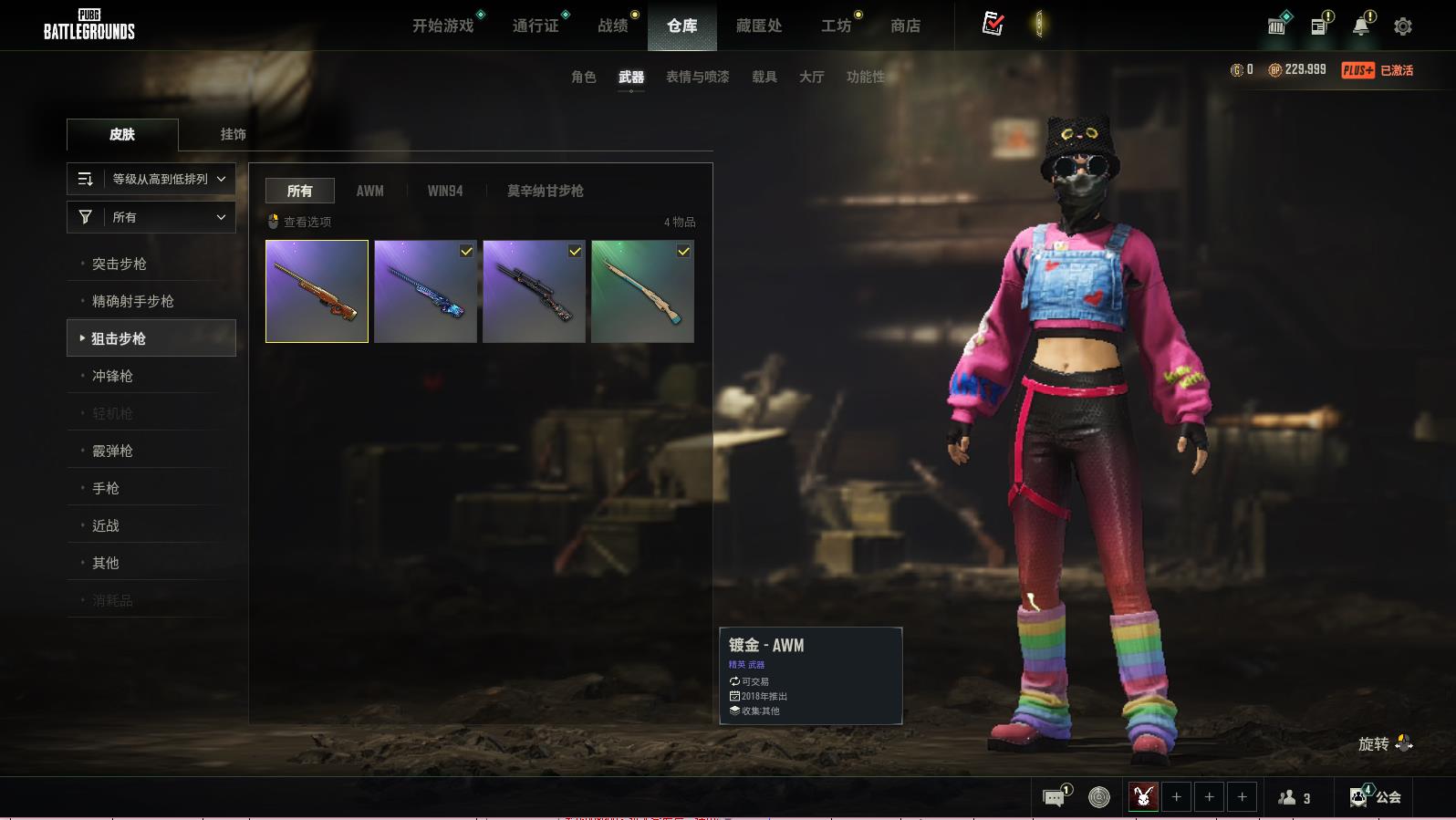Switch to the 角色 character sub-tab
Image resolution: width=1456 pixels, height=820 pixels.
click(583, 77)
